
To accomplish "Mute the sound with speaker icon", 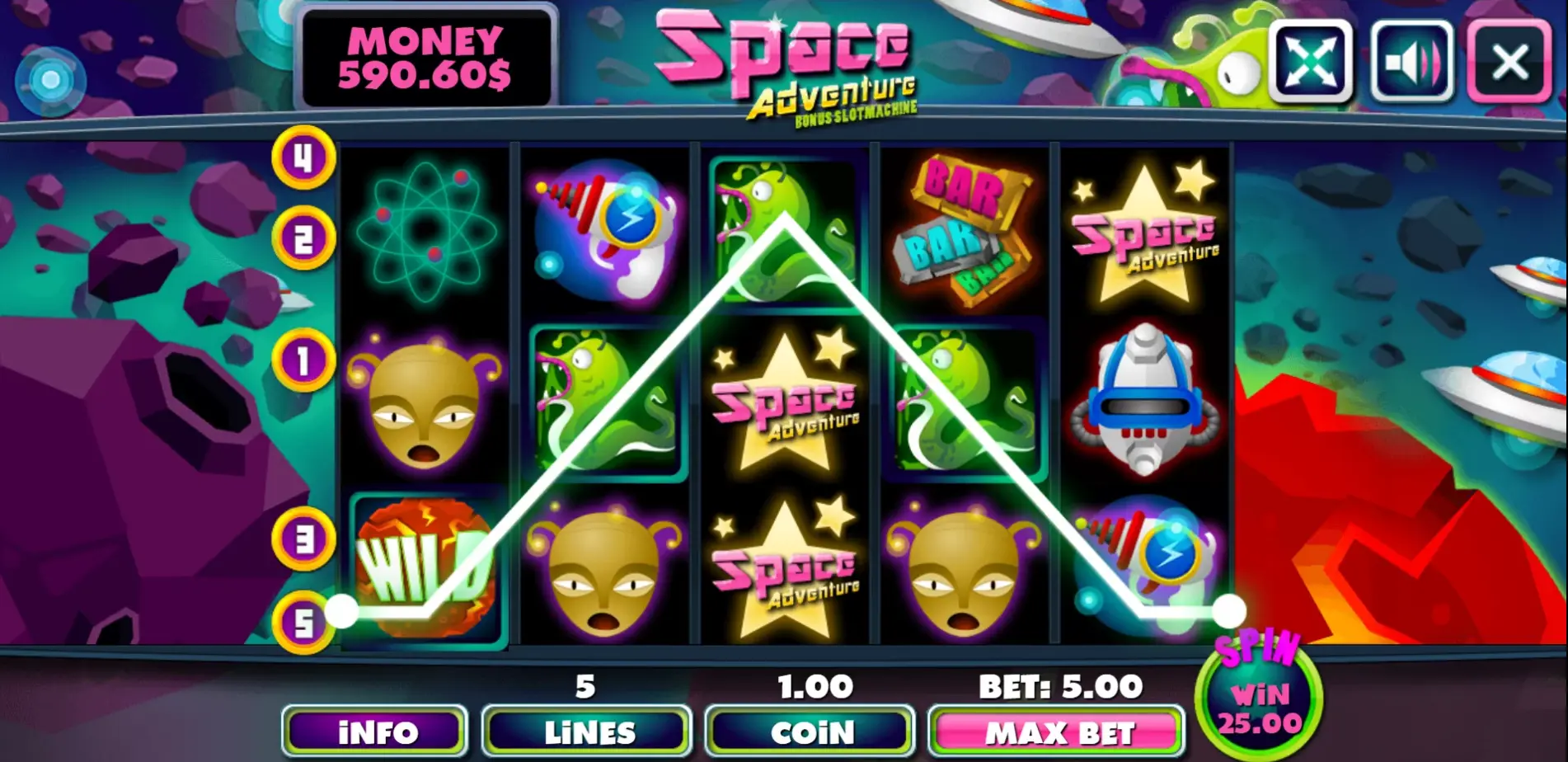I will point(1411,62).
